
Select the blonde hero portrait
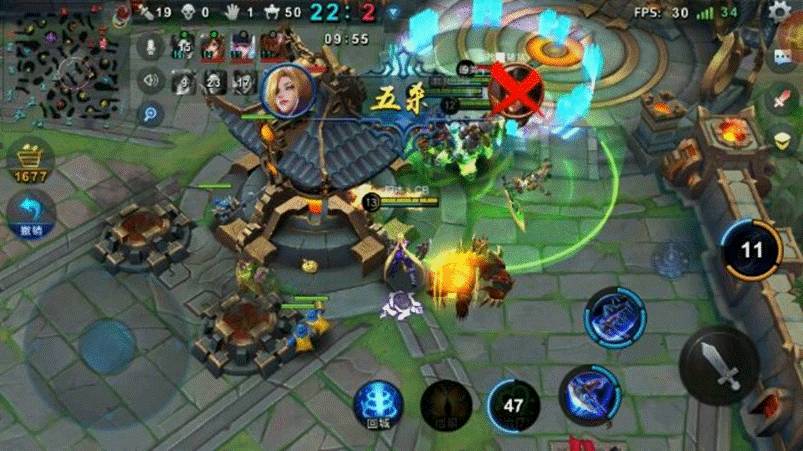pyautogui.click(x=287, y=89)
